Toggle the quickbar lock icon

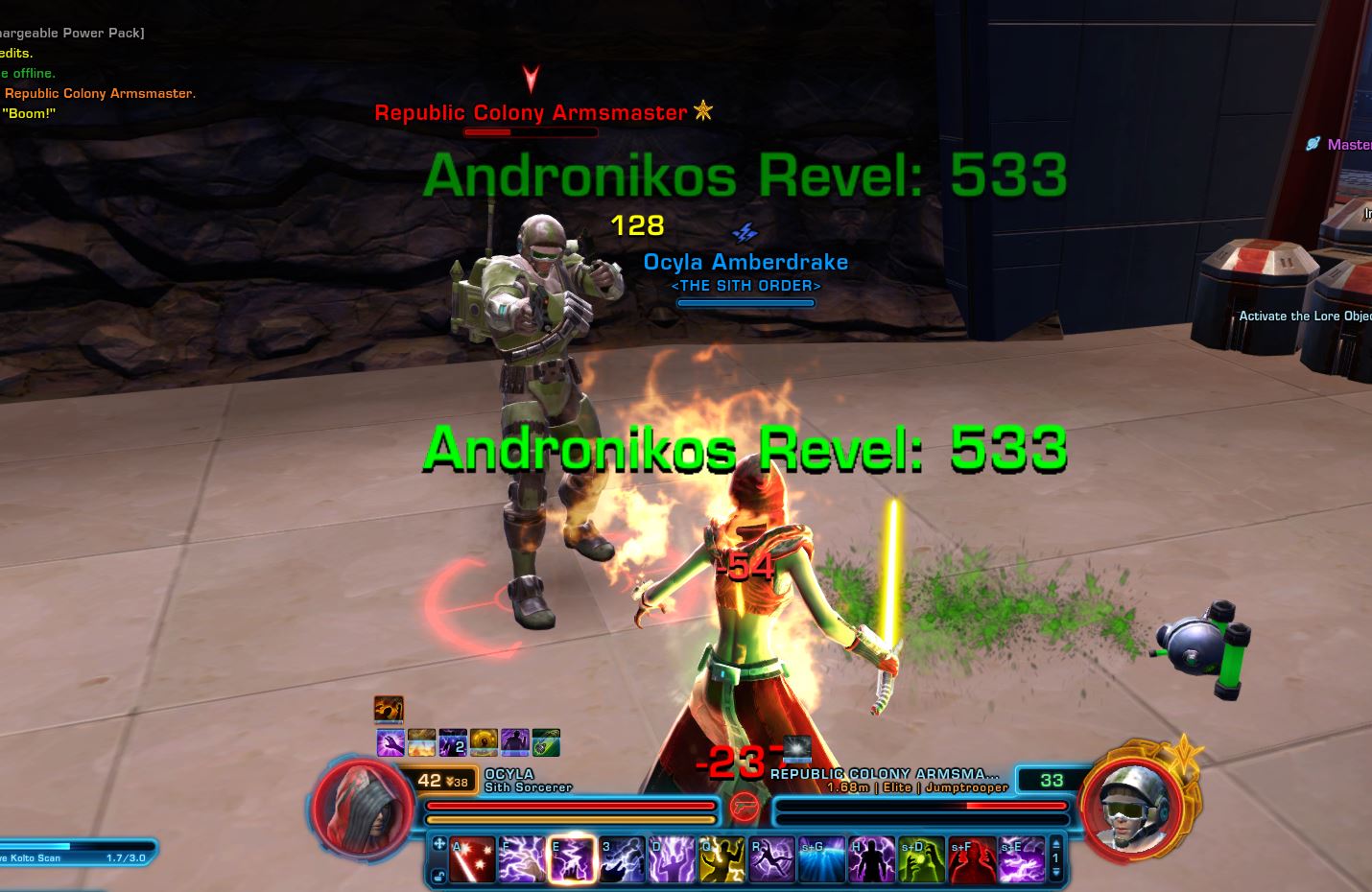tap(438, 875)
